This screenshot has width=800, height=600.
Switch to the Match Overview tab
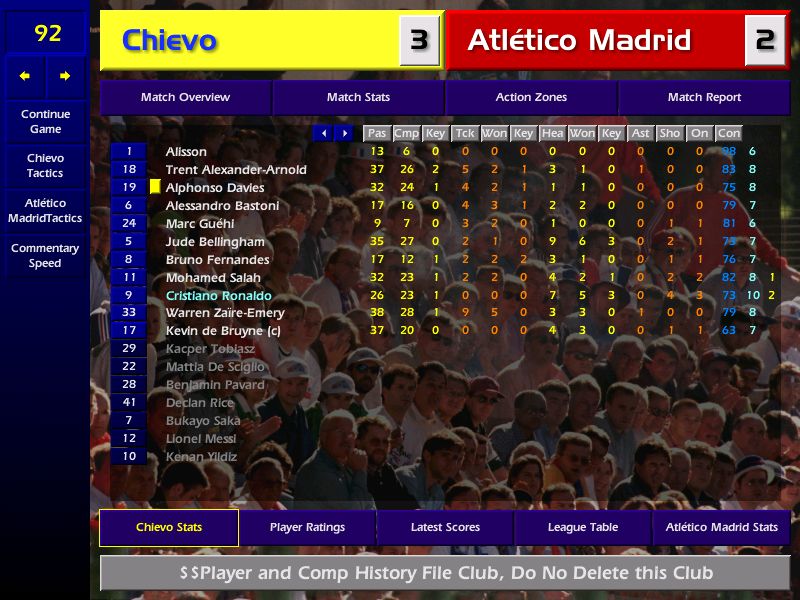coord(185,97)
